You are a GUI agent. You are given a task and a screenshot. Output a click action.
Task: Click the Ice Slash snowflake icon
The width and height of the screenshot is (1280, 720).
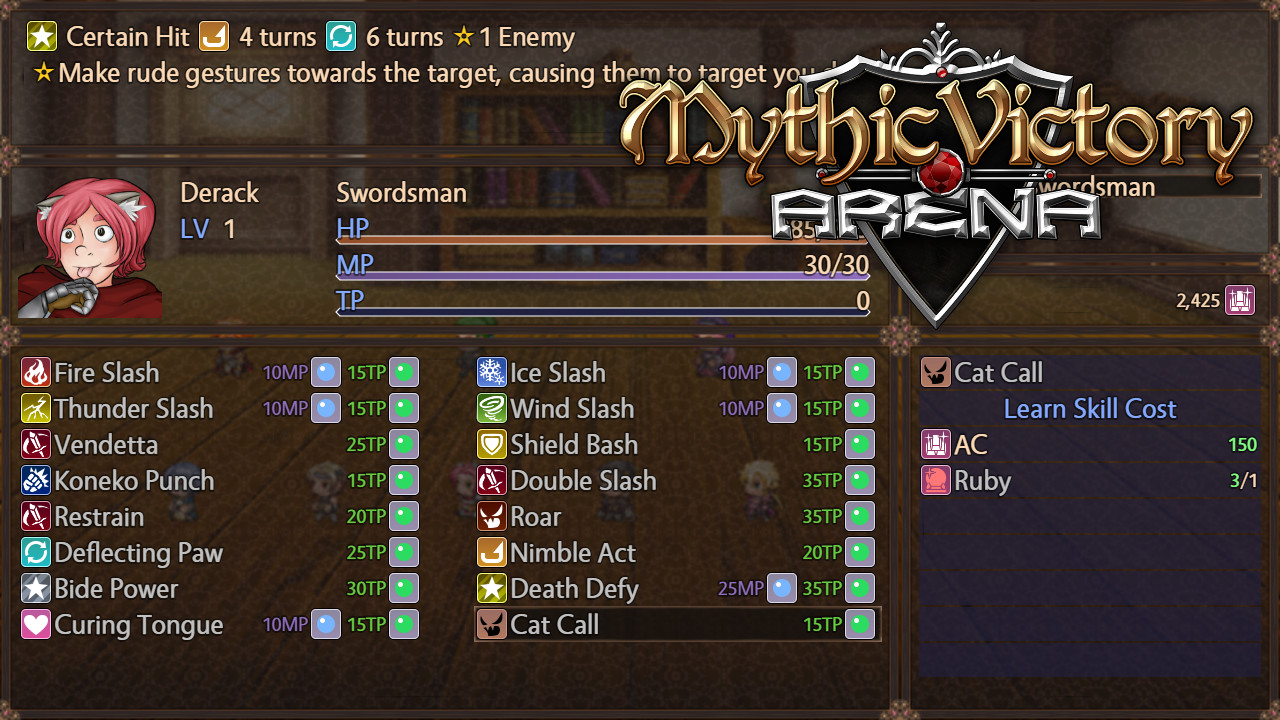point(489,372)
